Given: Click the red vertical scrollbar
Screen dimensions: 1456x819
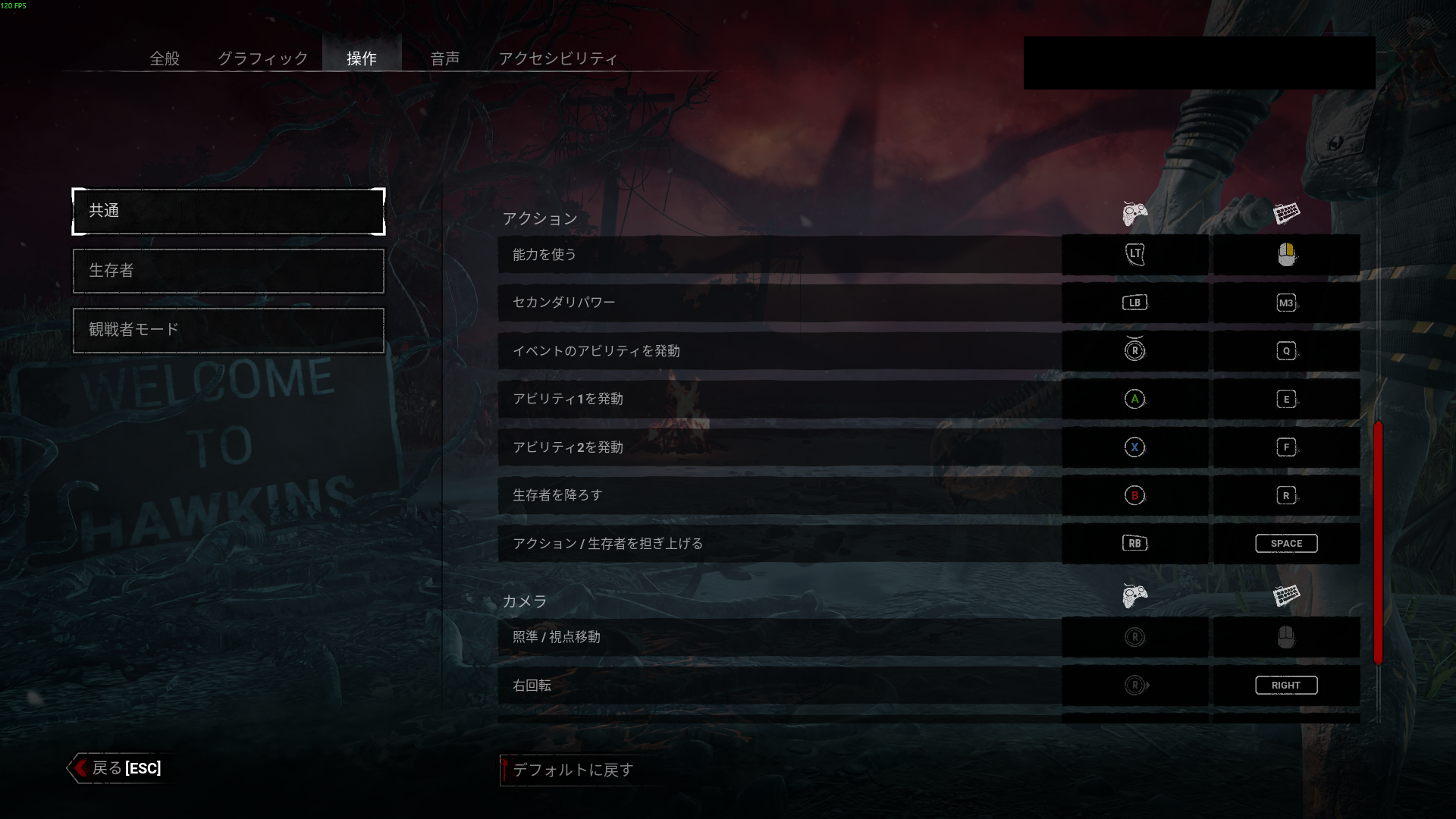Looking at the screenshot, I should (1378, 542).
